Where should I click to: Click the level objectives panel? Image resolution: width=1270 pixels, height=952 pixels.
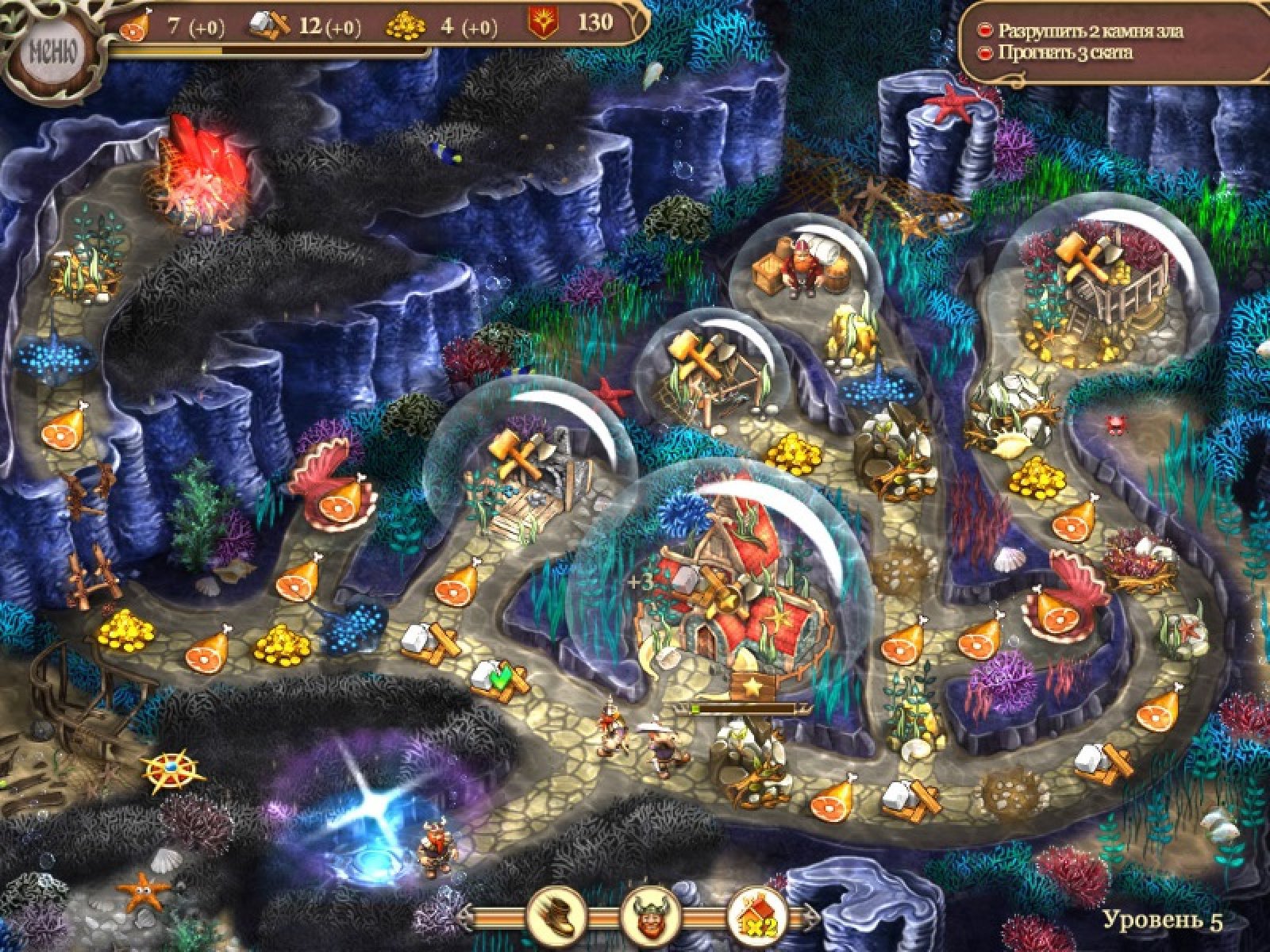coord(1110,42)
